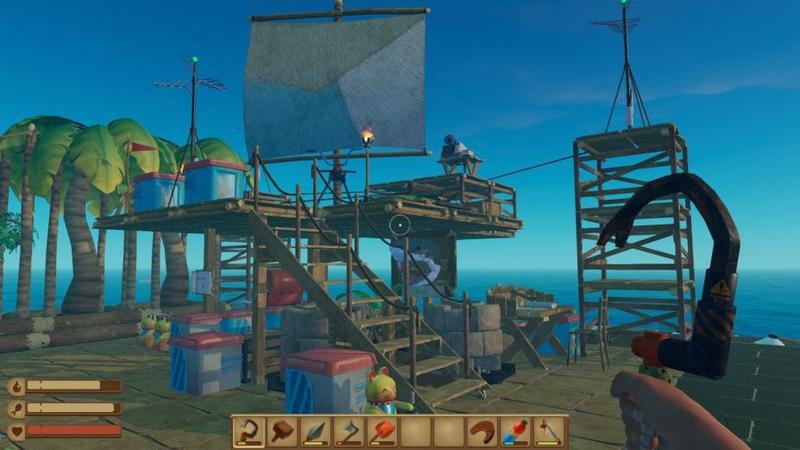The height and width of the screenshot is (450, 800).
Task: Select the red-tipped rod in the last slot
Action: (550, 432)
